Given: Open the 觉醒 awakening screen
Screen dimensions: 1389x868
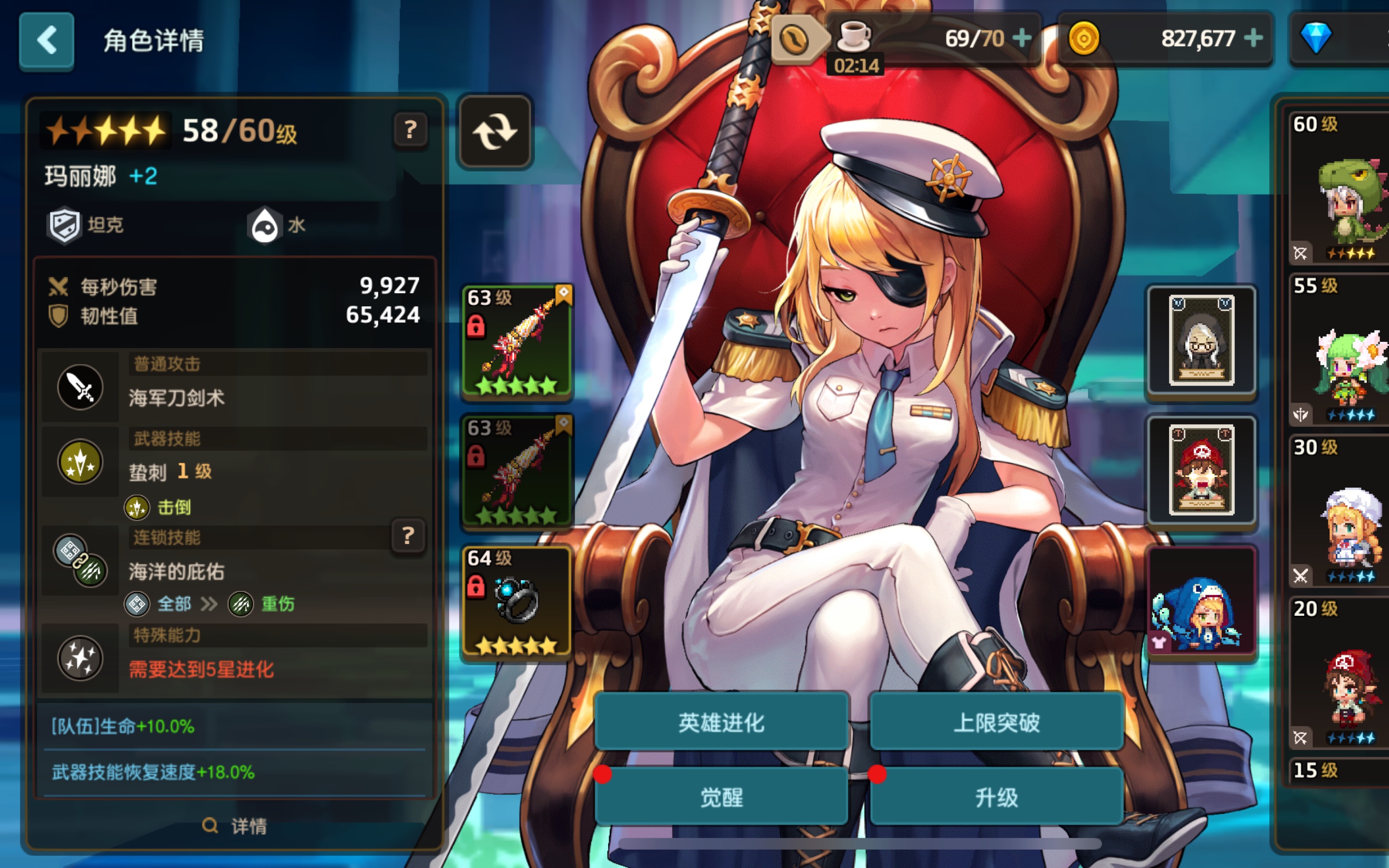Looking at the screenshot, I should pos(721,797).
